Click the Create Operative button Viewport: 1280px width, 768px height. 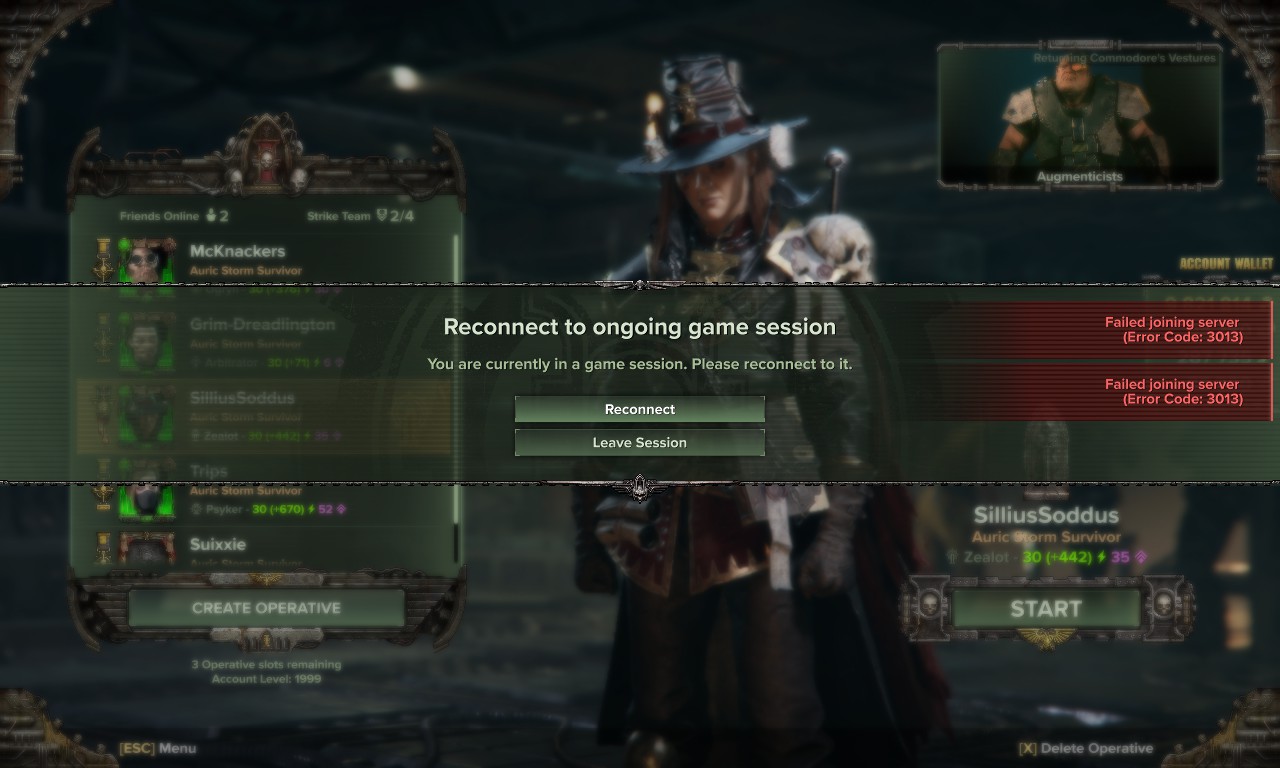point(266,608)
